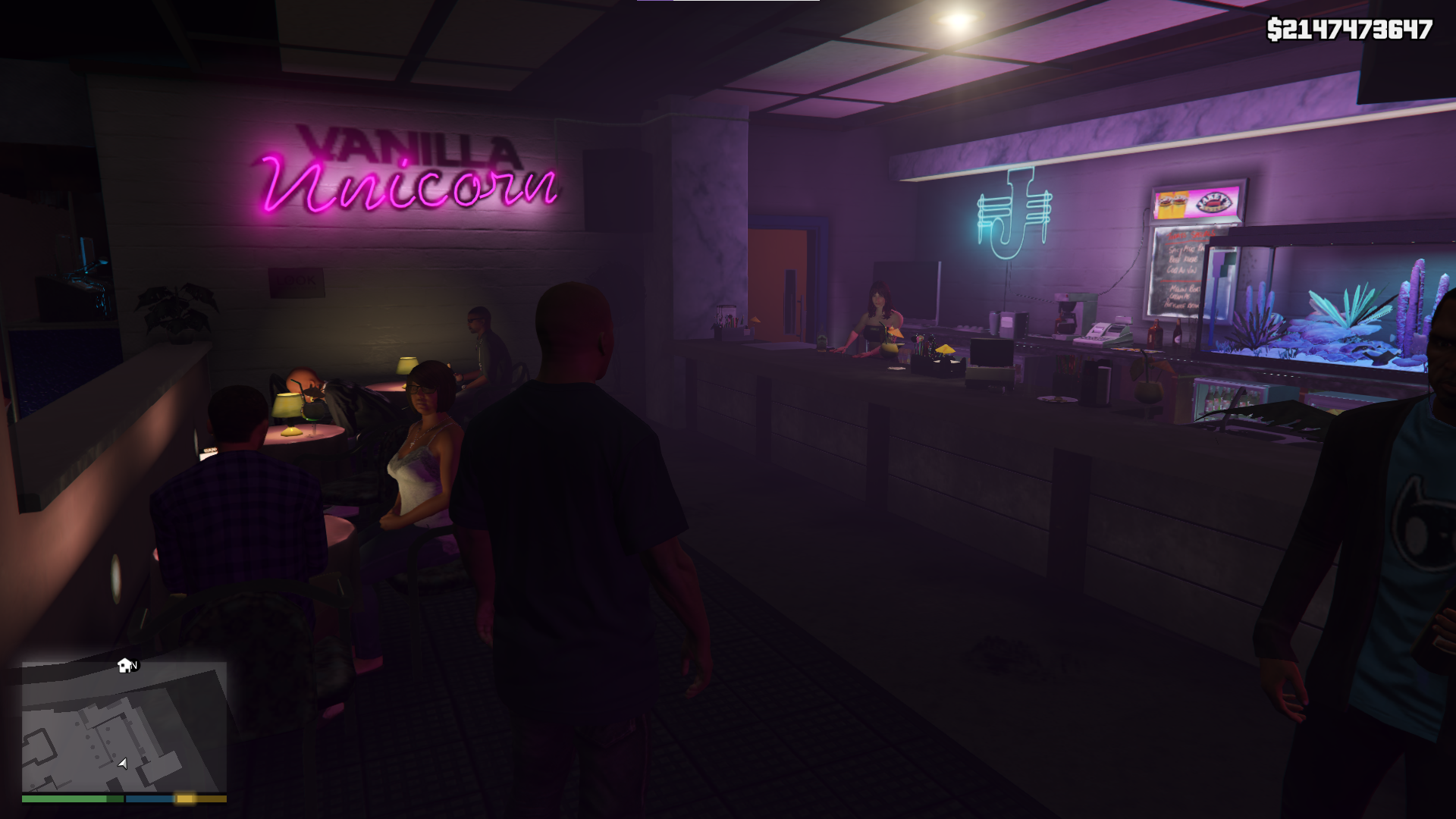The width and height of the screenshot is (1456, 819).
Task: Click the North 'N' compass marker
Action: click(x=133, y=666)
